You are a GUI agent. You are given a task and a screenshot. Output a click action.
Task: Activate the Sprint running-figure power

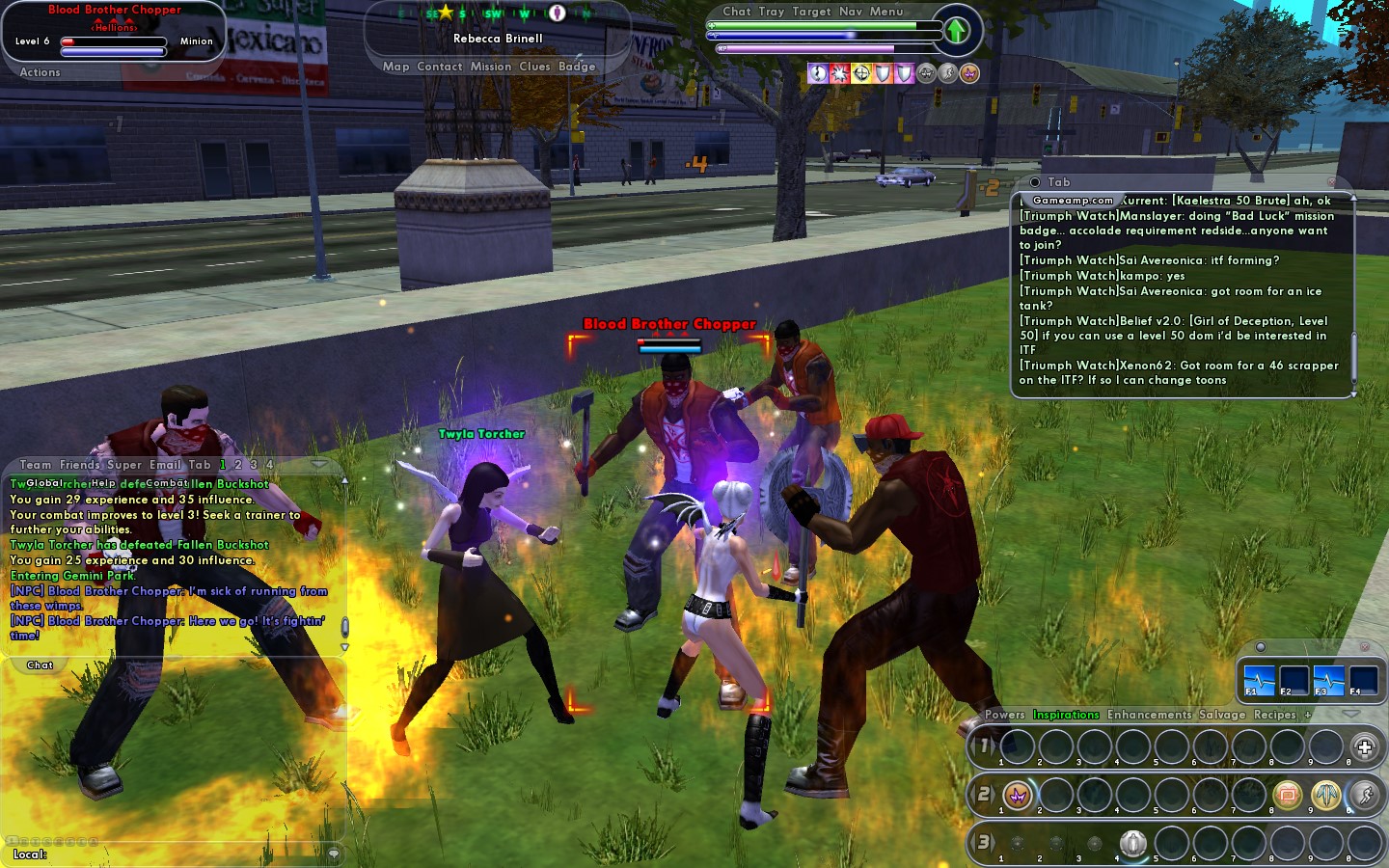(1364, 795)
